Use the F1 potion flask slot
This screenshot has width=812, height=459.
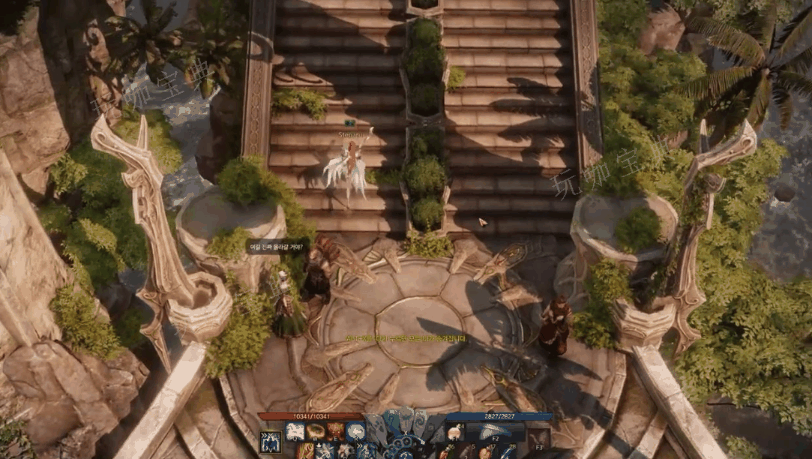pyautogui.click(x=455, y=432)
